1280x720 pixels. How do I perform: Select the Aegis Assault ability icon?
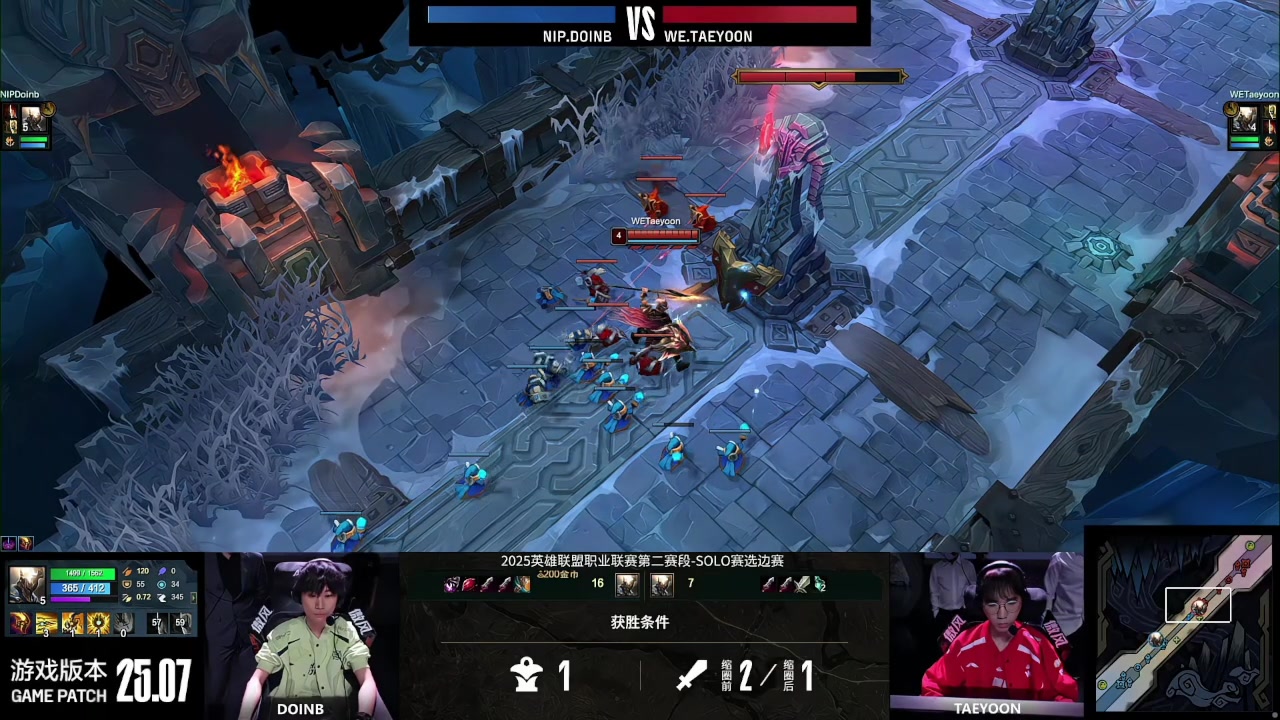click(99, 625)
